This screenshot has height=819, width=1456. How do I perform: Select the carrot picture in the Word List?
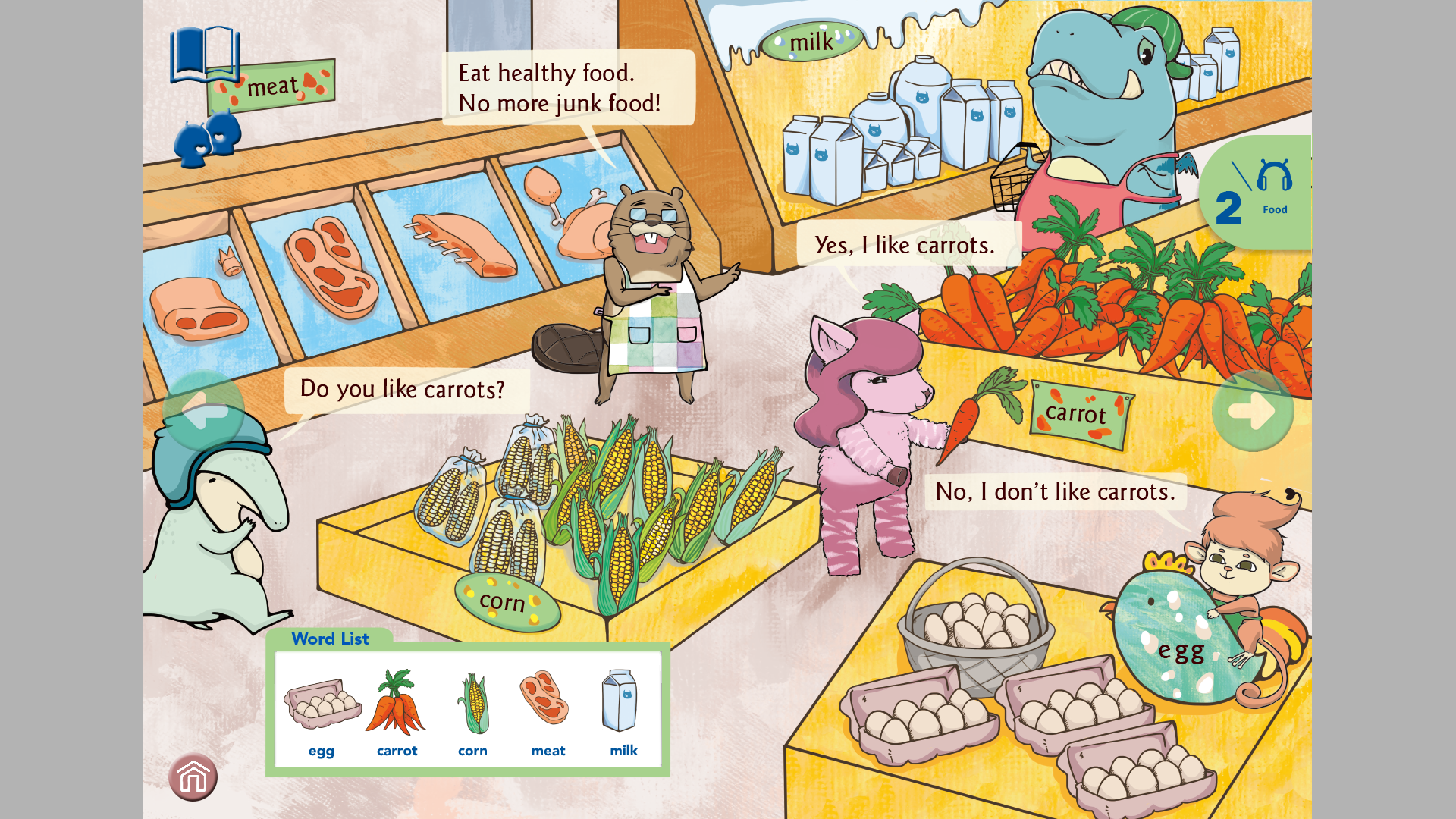coord(397,703)
